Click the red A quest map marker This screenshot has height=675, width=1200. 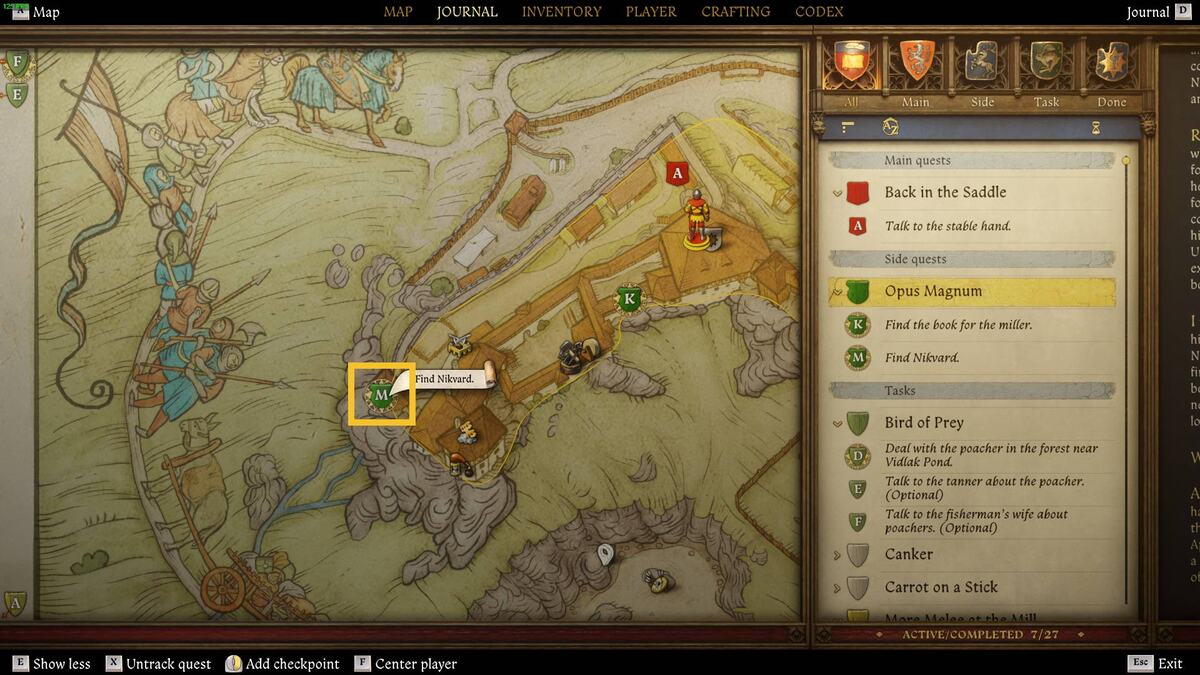coord(678,173)
